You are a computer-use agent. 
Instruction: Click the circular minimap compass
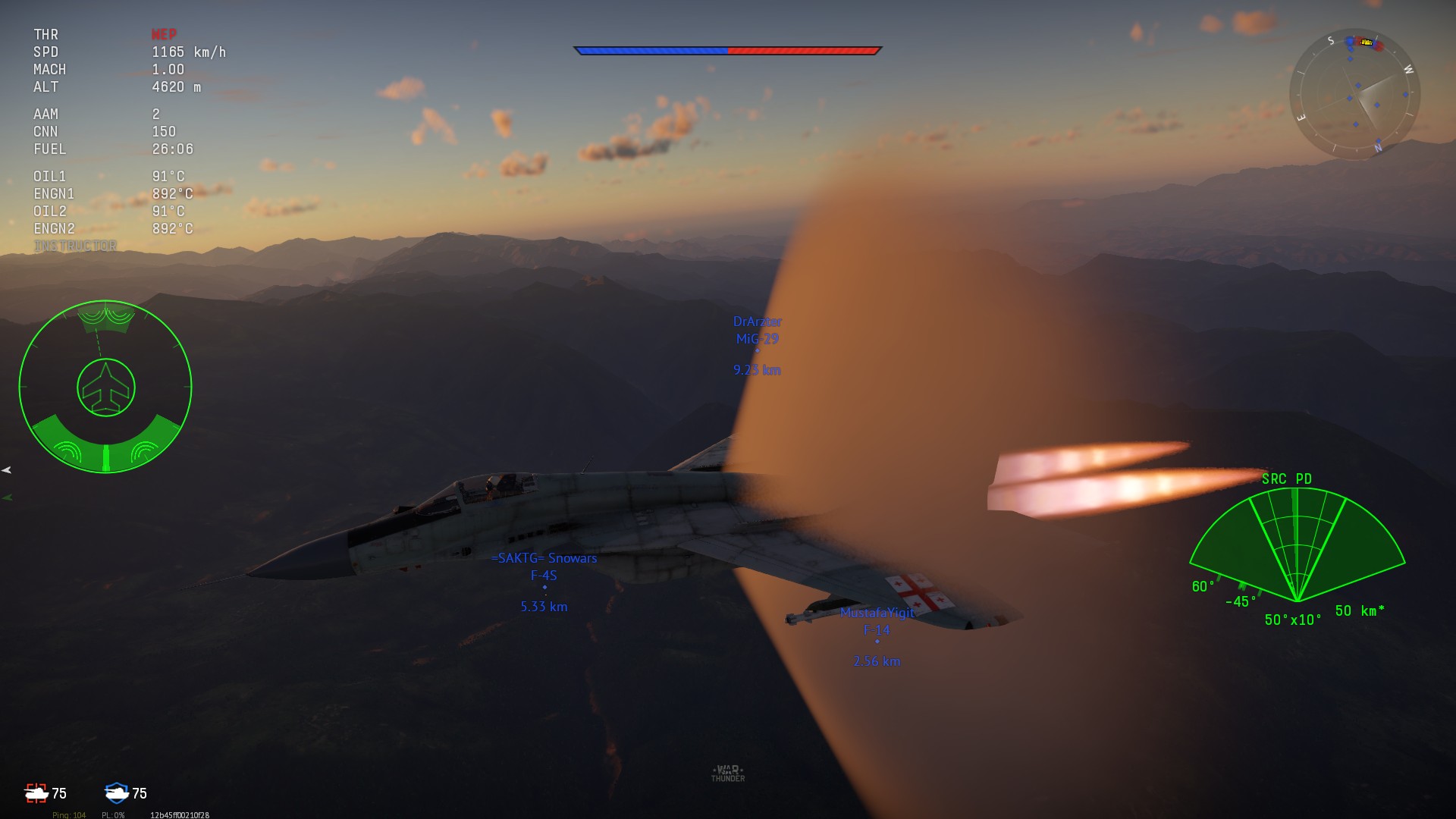pyautogui.click(x=1354, y=94)
